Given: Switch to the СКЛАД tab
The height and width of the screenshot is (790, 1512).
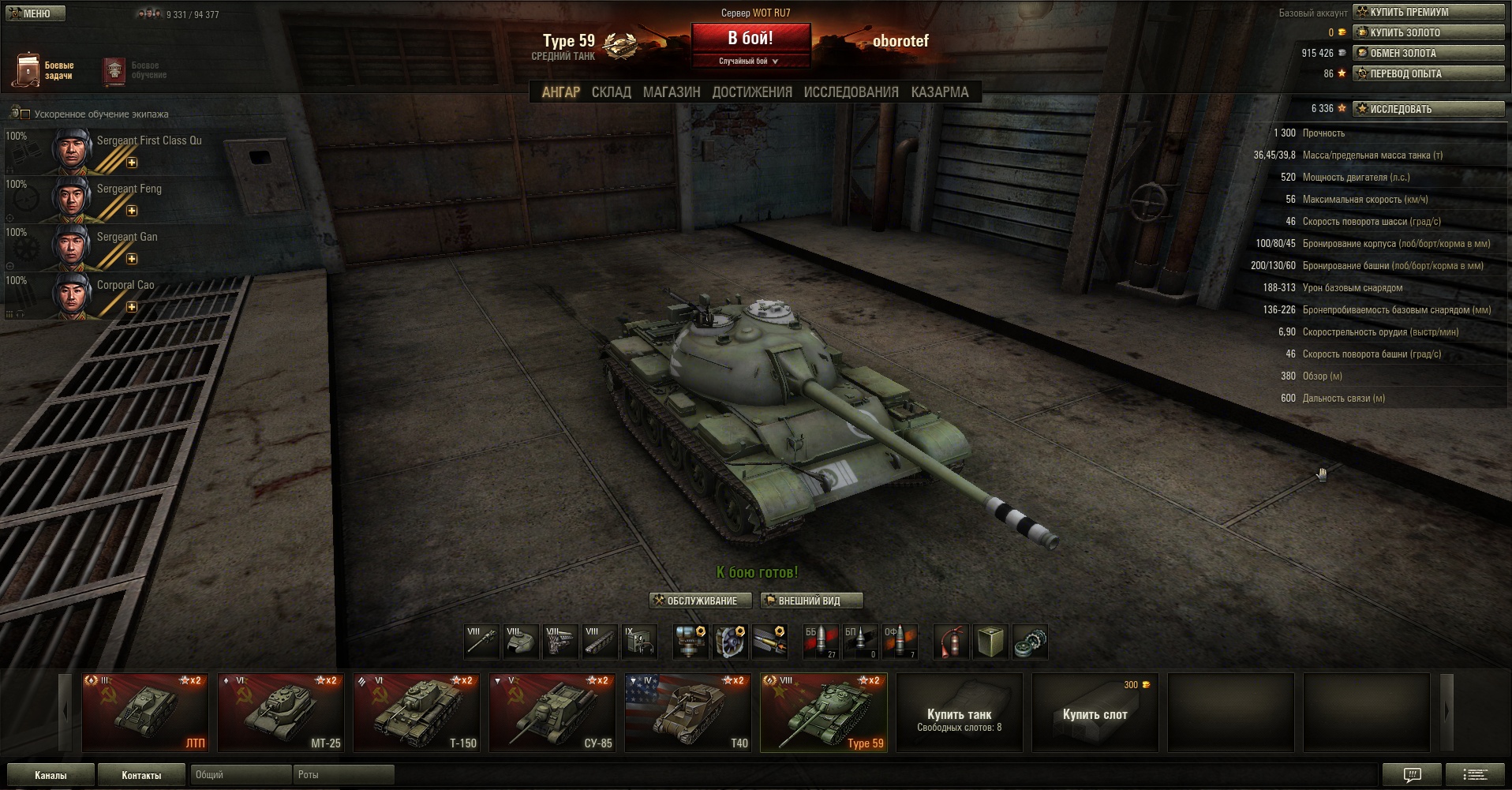Looking at the screenshot, I should (611, 92).
